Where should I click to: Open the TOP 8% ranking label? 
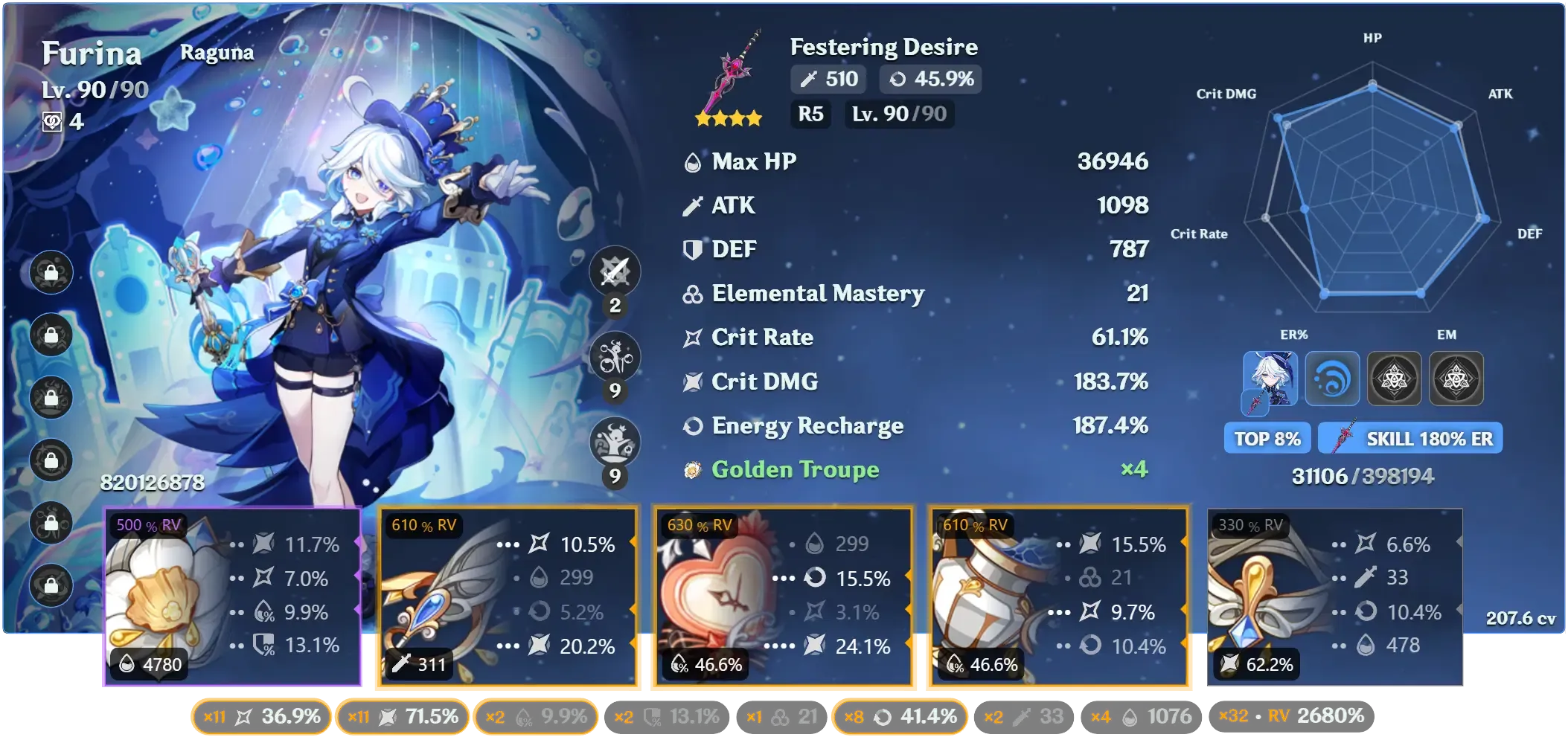[1267, 438]
